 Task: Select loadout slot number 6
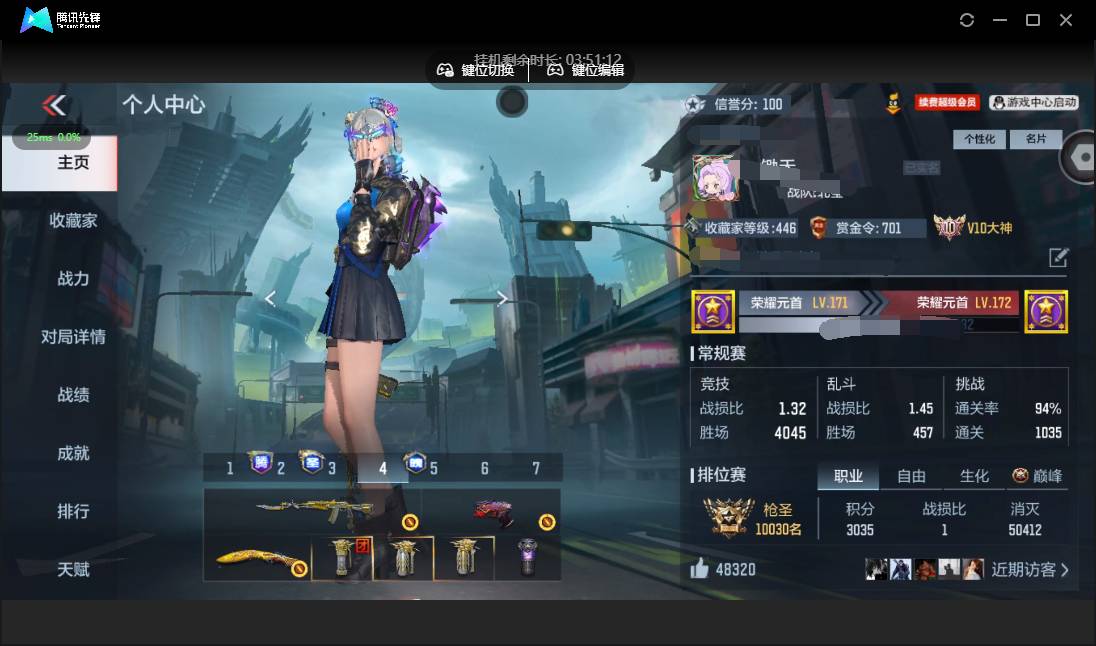coord(485,468)
